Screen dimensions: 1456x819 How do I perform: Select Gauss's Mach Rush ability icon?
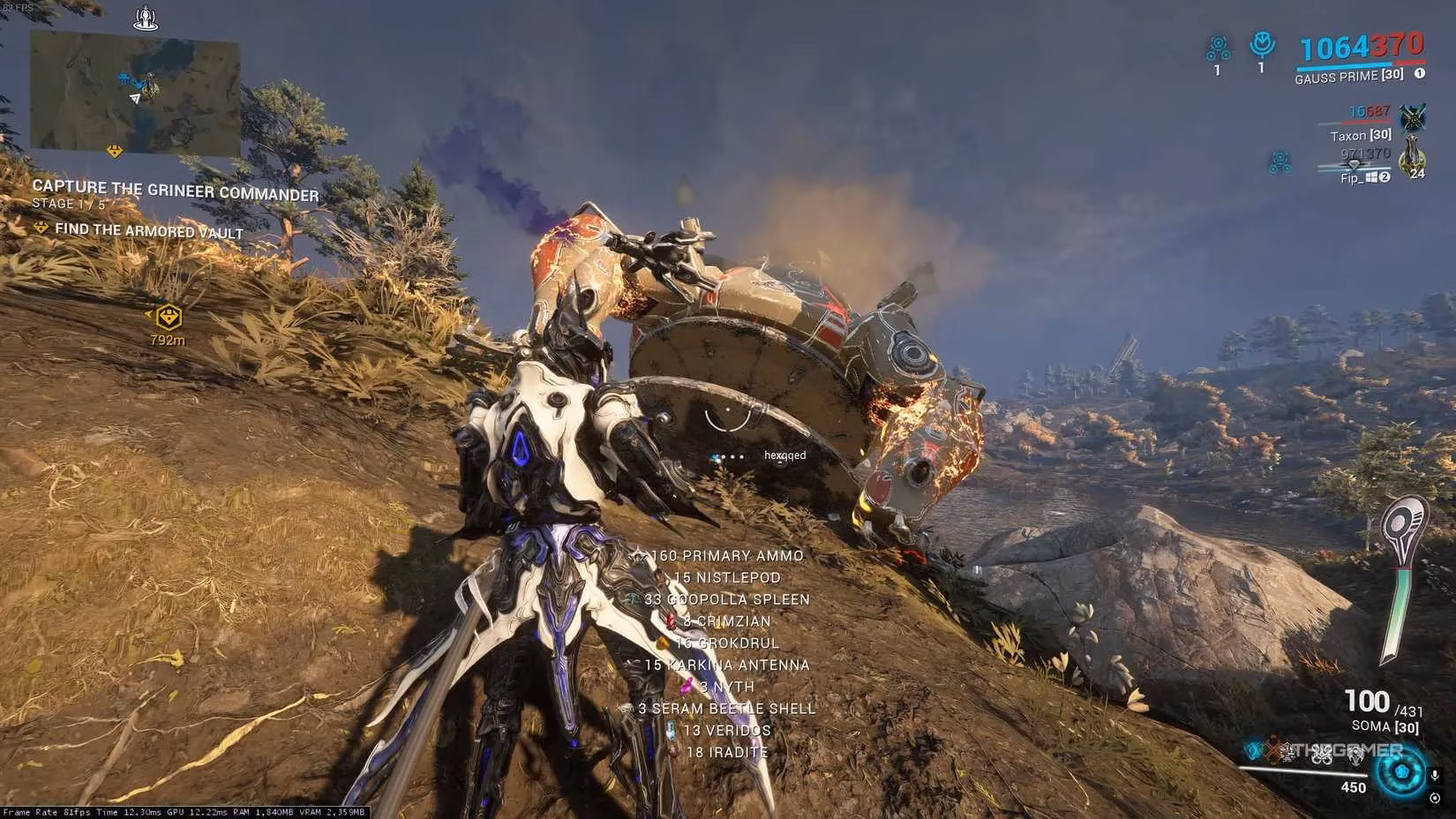click(1250, 752)
